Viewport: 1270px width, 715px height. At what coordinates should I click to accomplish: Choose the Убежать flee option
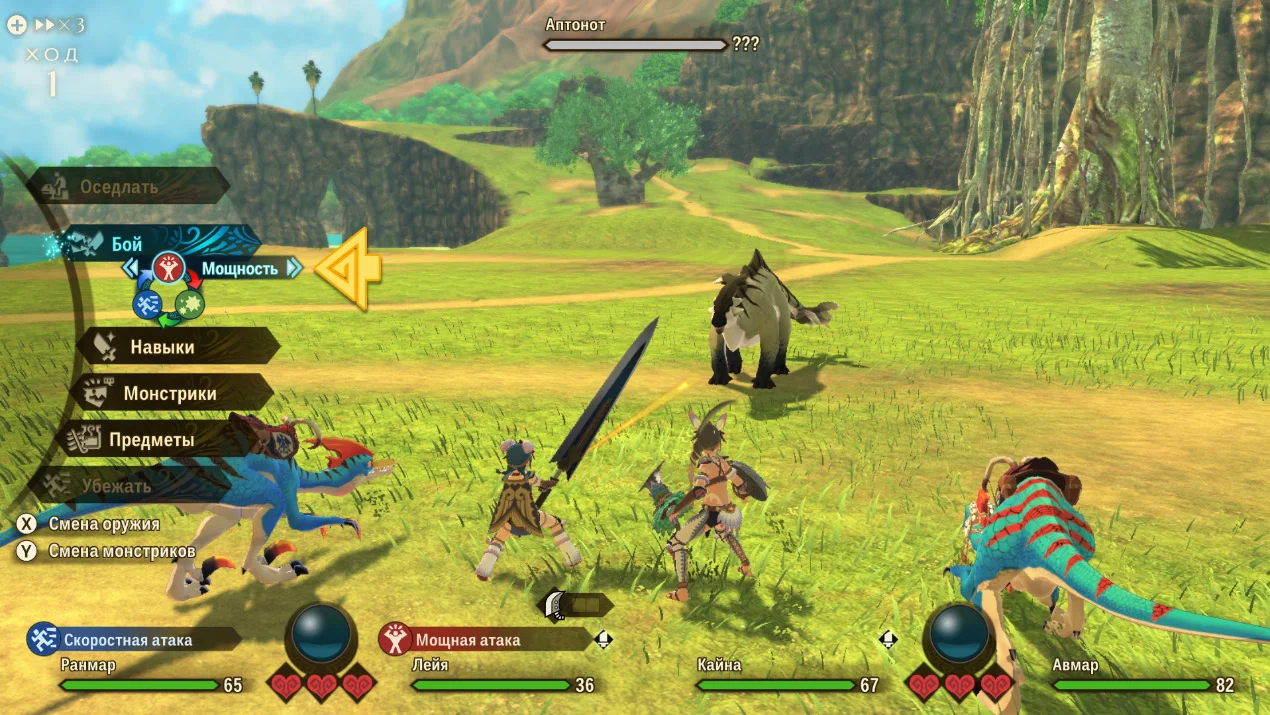(x=117, y=486)
